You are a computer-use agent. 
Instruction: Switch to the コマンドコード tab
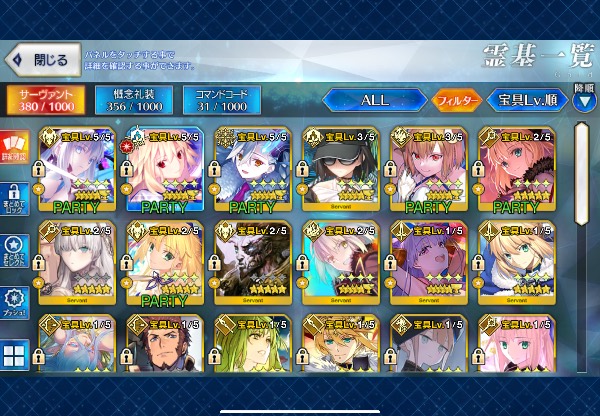pos(221,99)
